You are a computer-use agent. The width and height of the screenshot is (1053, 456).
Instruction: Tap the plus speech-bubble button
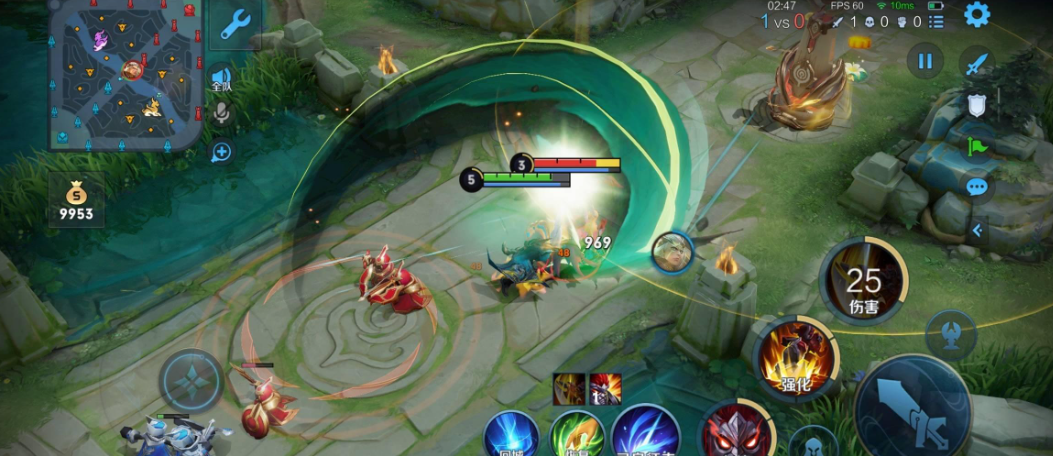221,152
